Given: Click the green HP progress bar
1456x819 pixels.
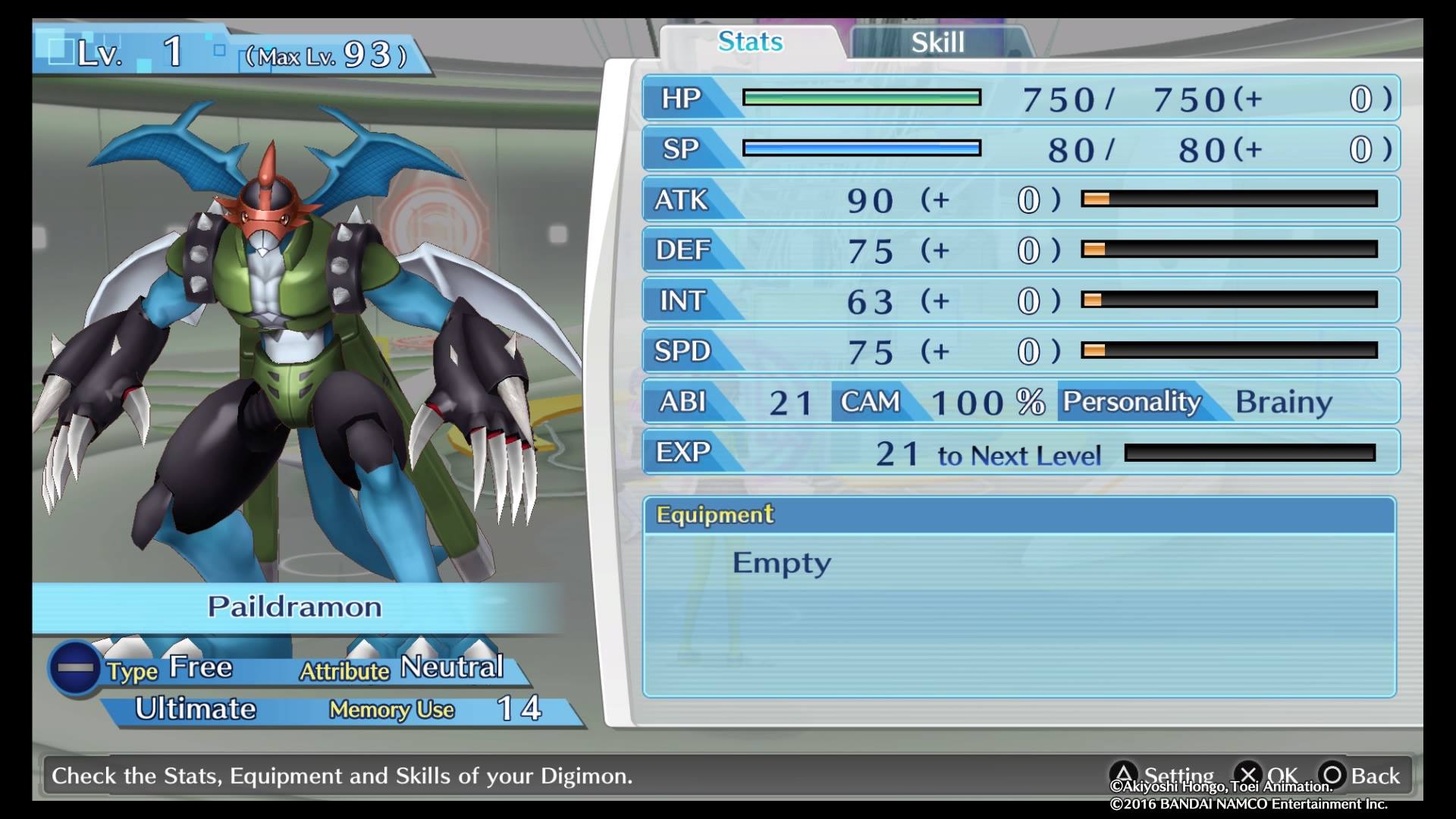Looking at the screenshot, I should pyautogui.click(x=861, y=97).
